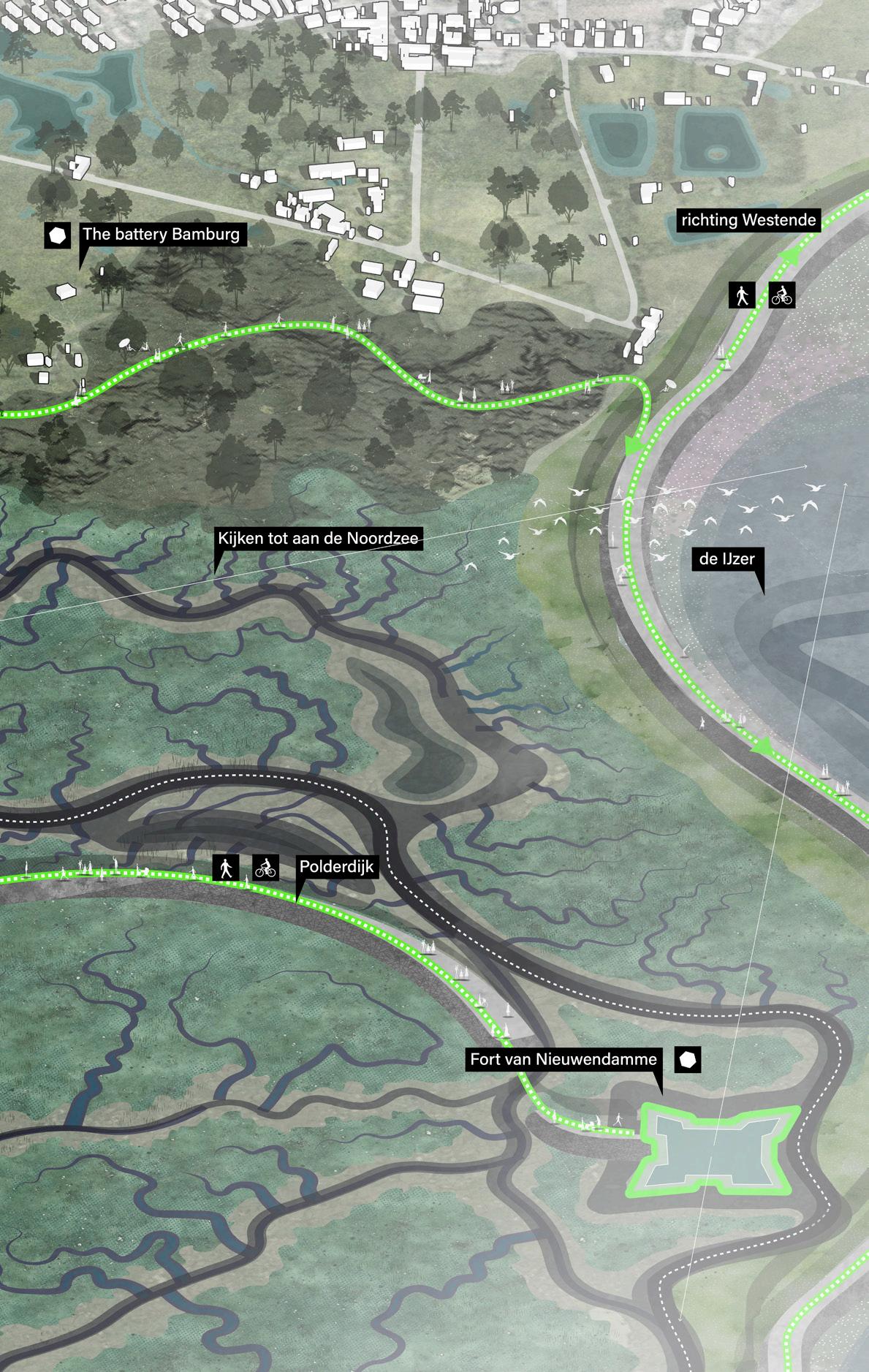The width and height of the screenshot is (869, 1372).
Task: Click the hexagon marker beside Fort van Nieuwendamme
Action: 688,1060
